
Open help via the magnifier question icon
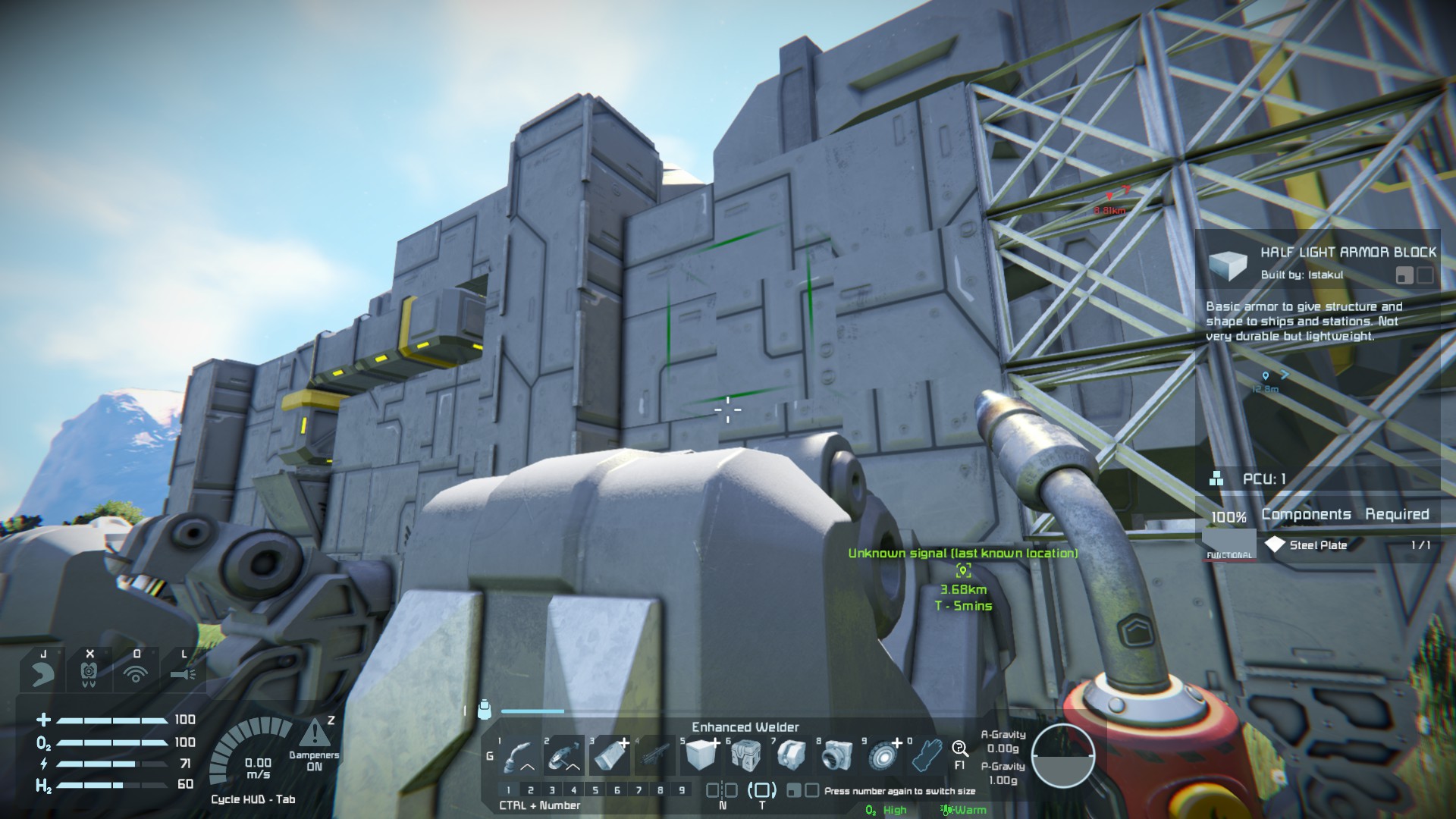tap(959, 749)
